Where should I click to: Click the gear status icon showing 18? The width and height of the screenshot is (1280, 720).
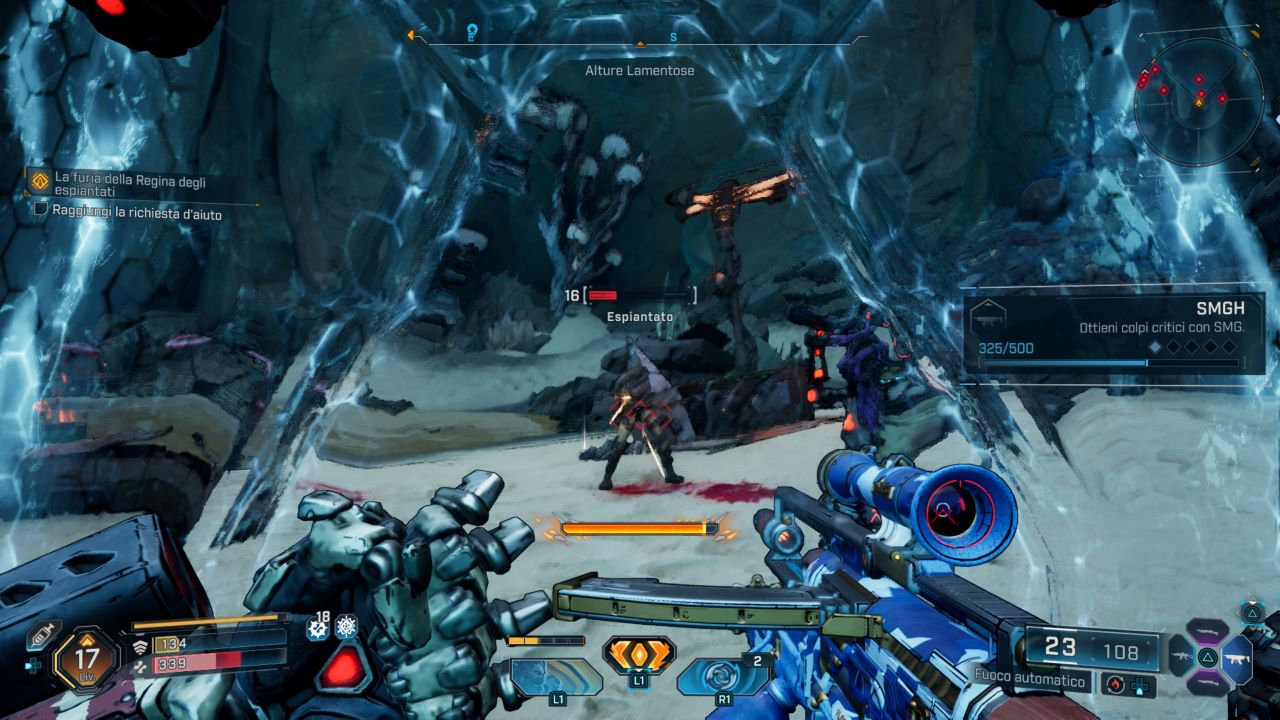(x=320, y=628)
